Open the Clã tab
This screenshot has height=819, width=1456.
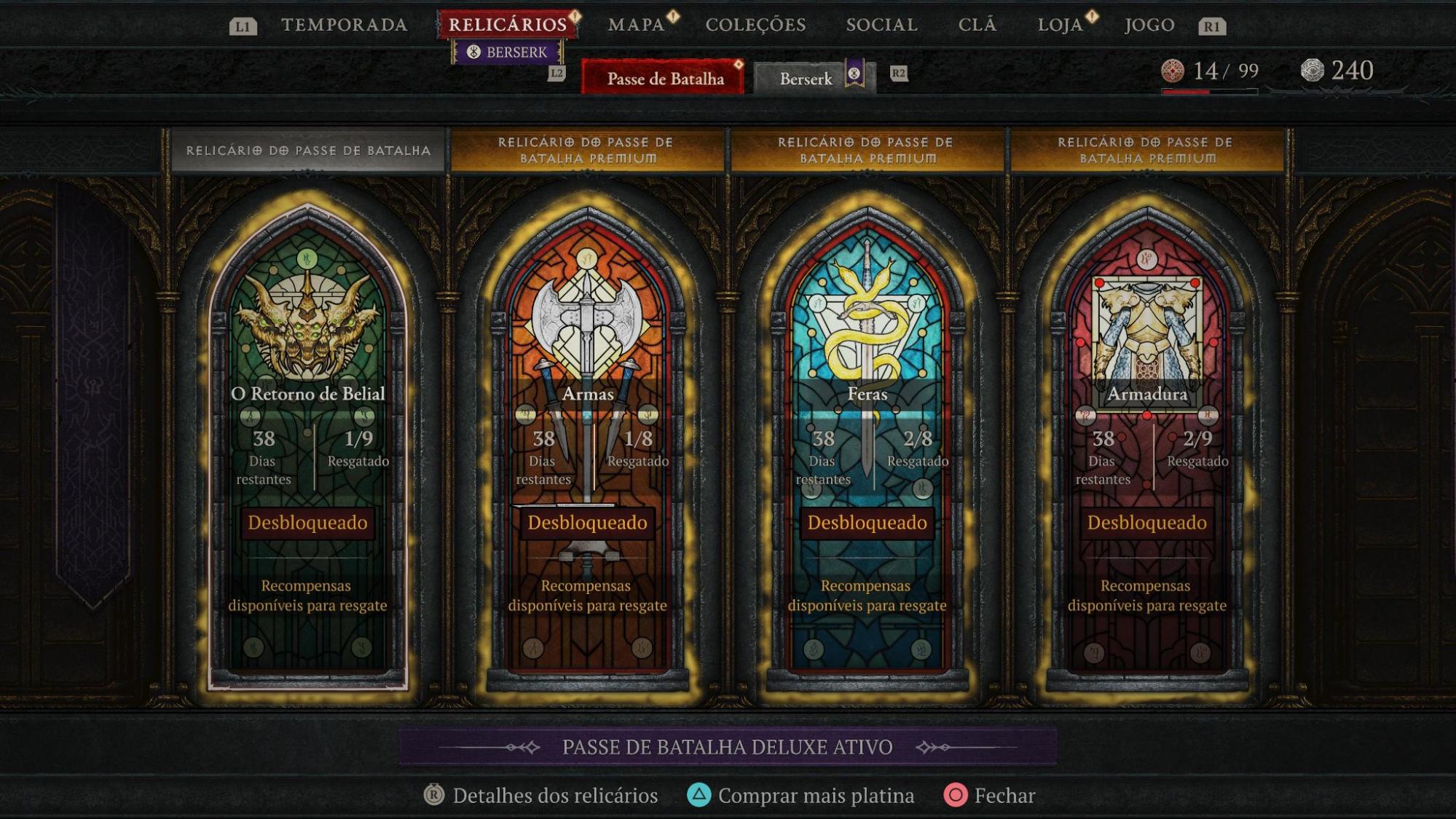977,25
